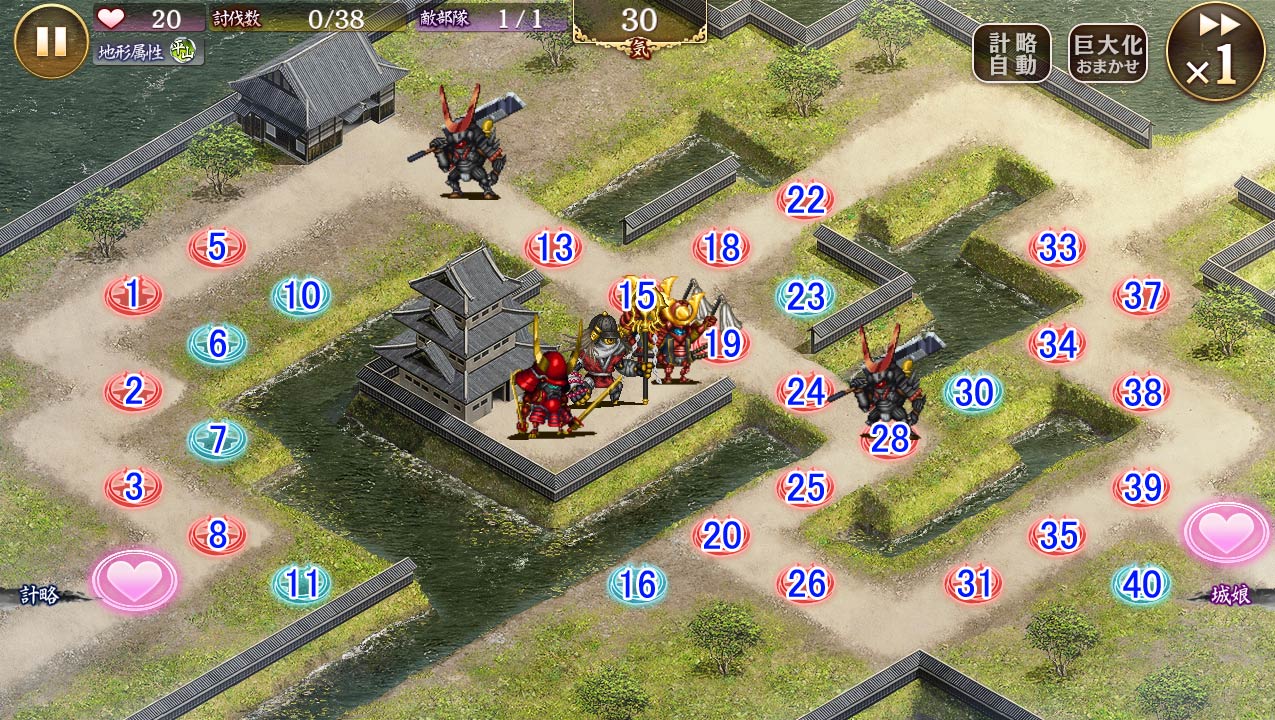Select red deployment tile number 31
Screen dimensions: 1275x720
pos(973,584)
